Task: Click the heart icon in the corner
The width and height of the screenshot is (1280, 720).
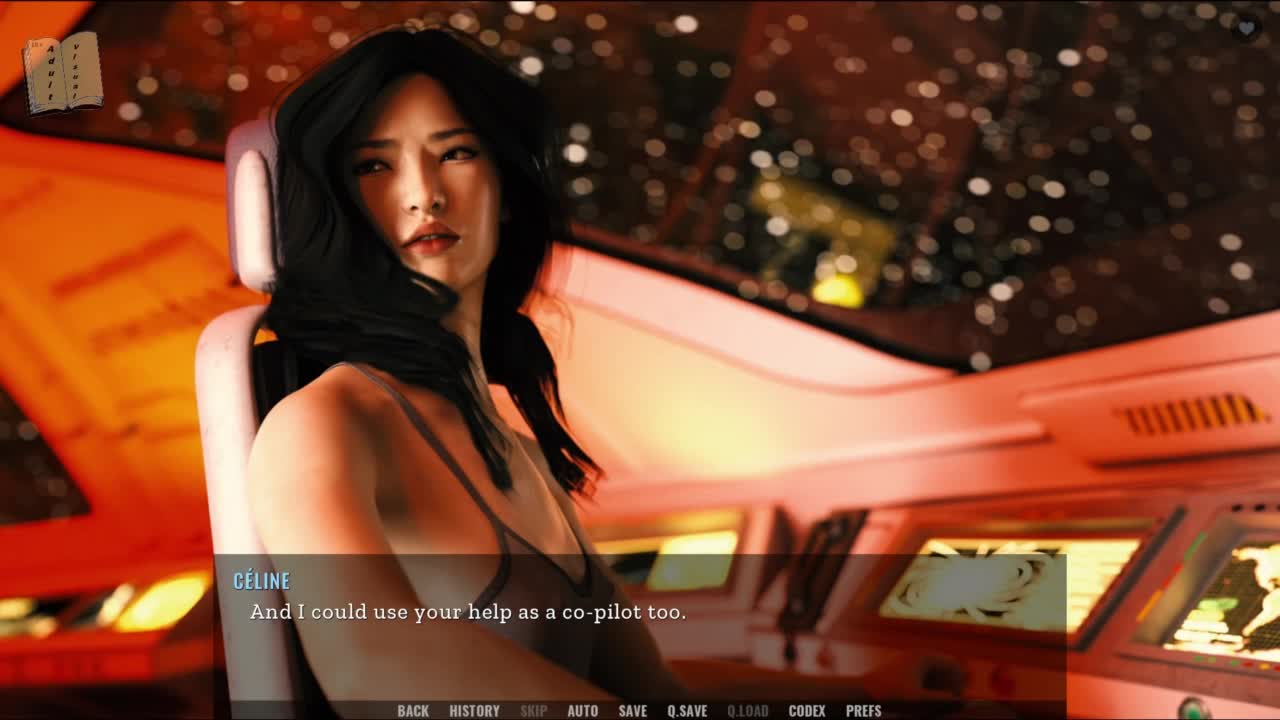Action: pos(1246,28)
